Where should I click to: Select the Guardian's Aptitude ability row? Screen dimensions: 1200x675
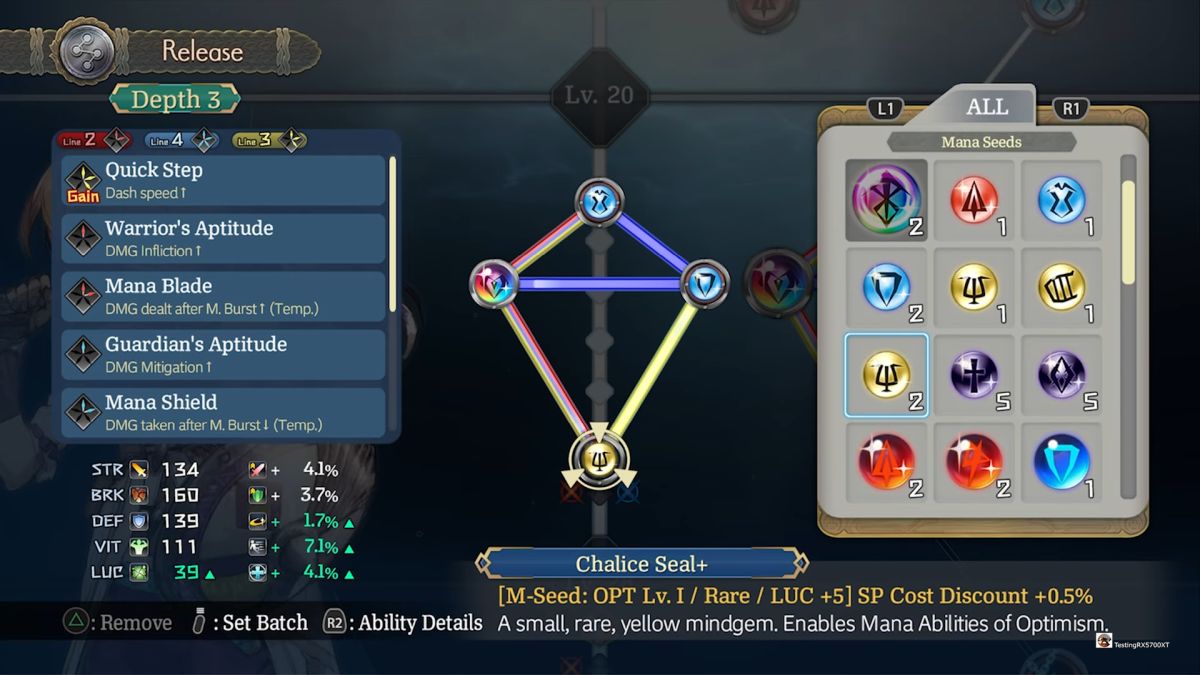pyautogui.click(x=224, y=354)
